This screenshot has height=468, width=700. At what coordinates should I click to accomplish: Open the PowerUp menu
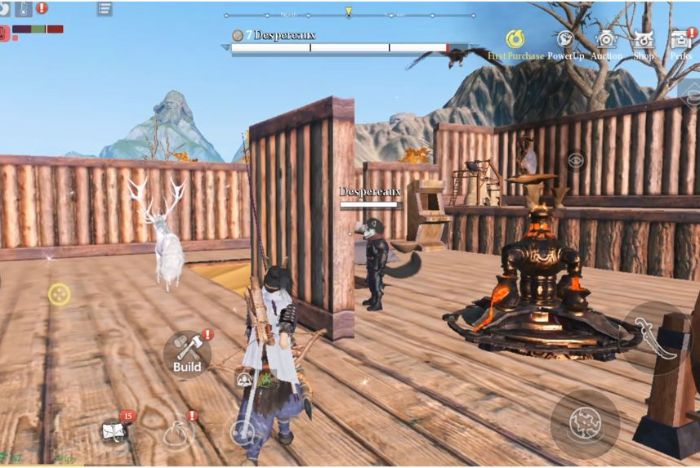click(x=565, y=40)
